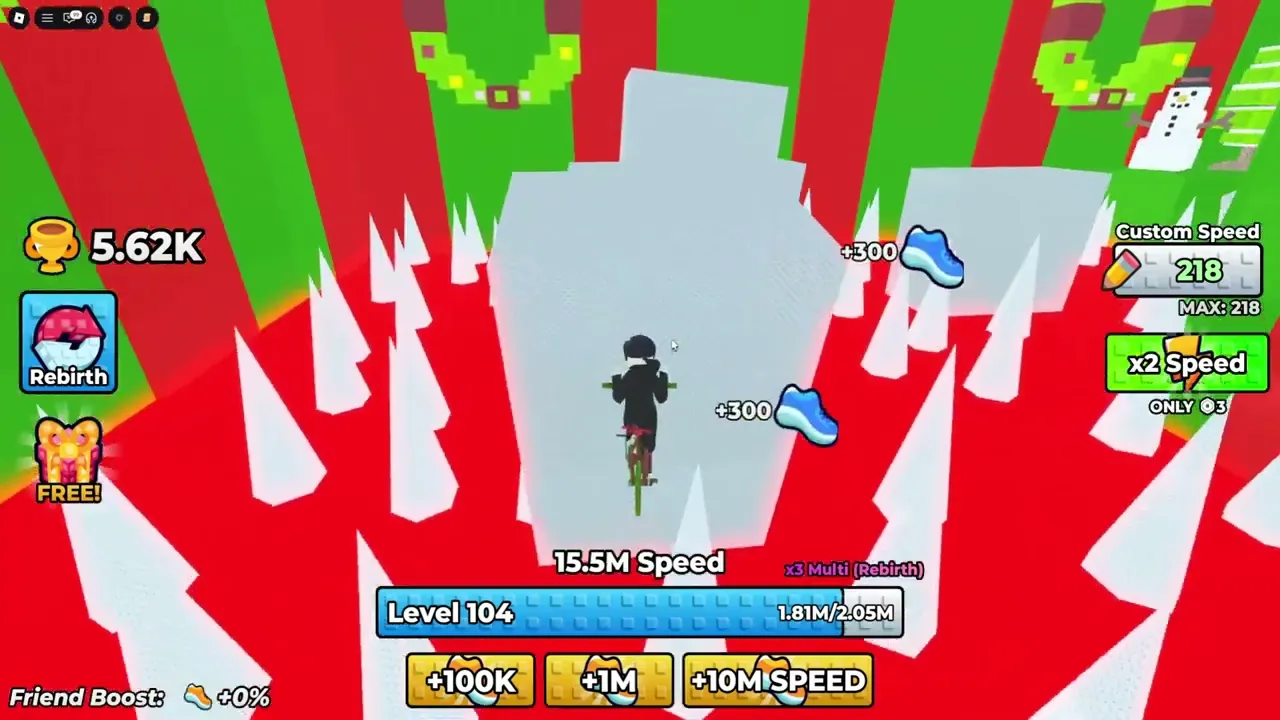The image size is (1280, 720).
Task: Buy the x2 Speed for 3 Robux
Action: tap(1187, 363)
